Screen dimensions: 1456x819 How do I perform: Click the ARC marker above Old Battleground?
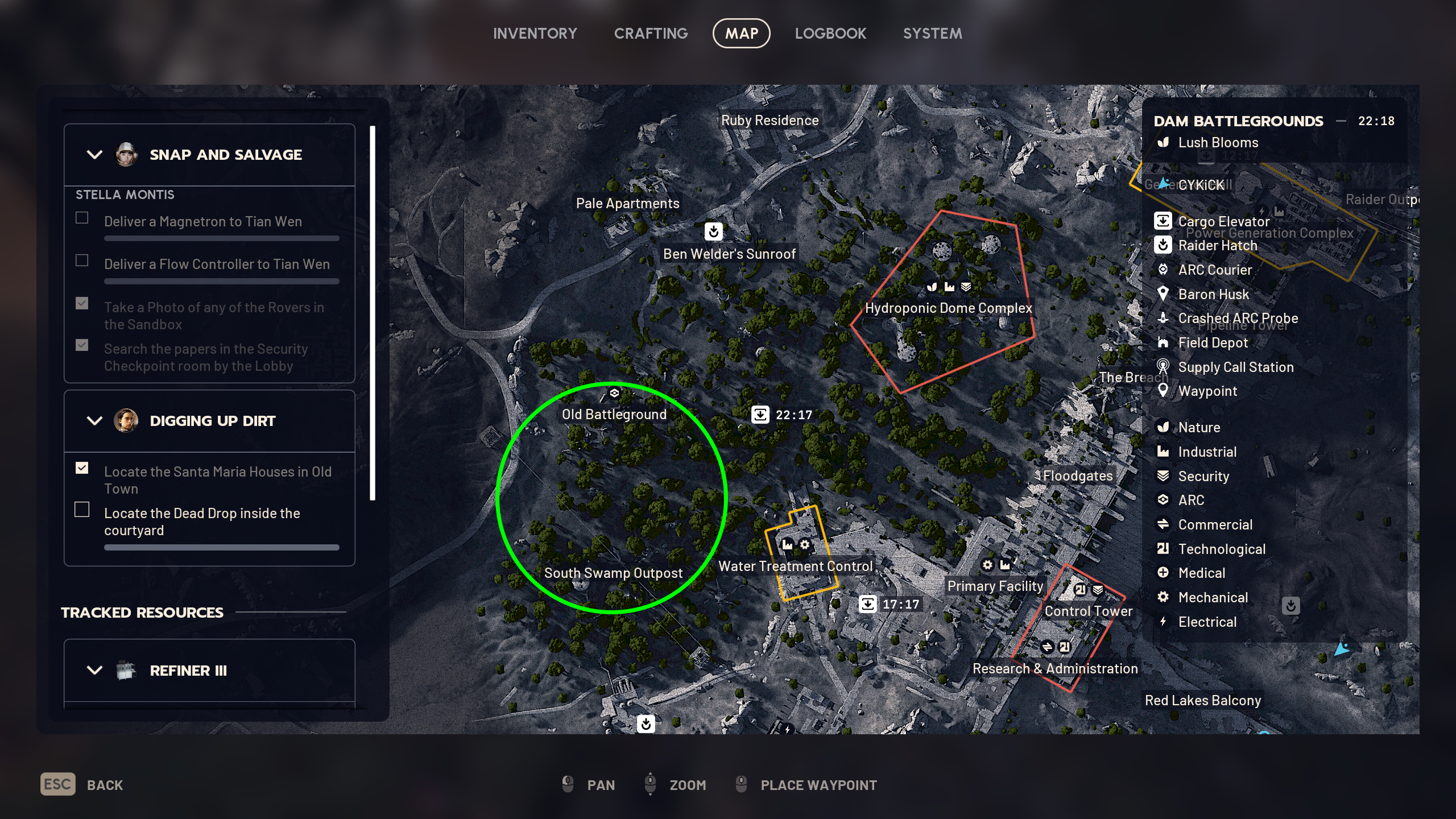614,392
